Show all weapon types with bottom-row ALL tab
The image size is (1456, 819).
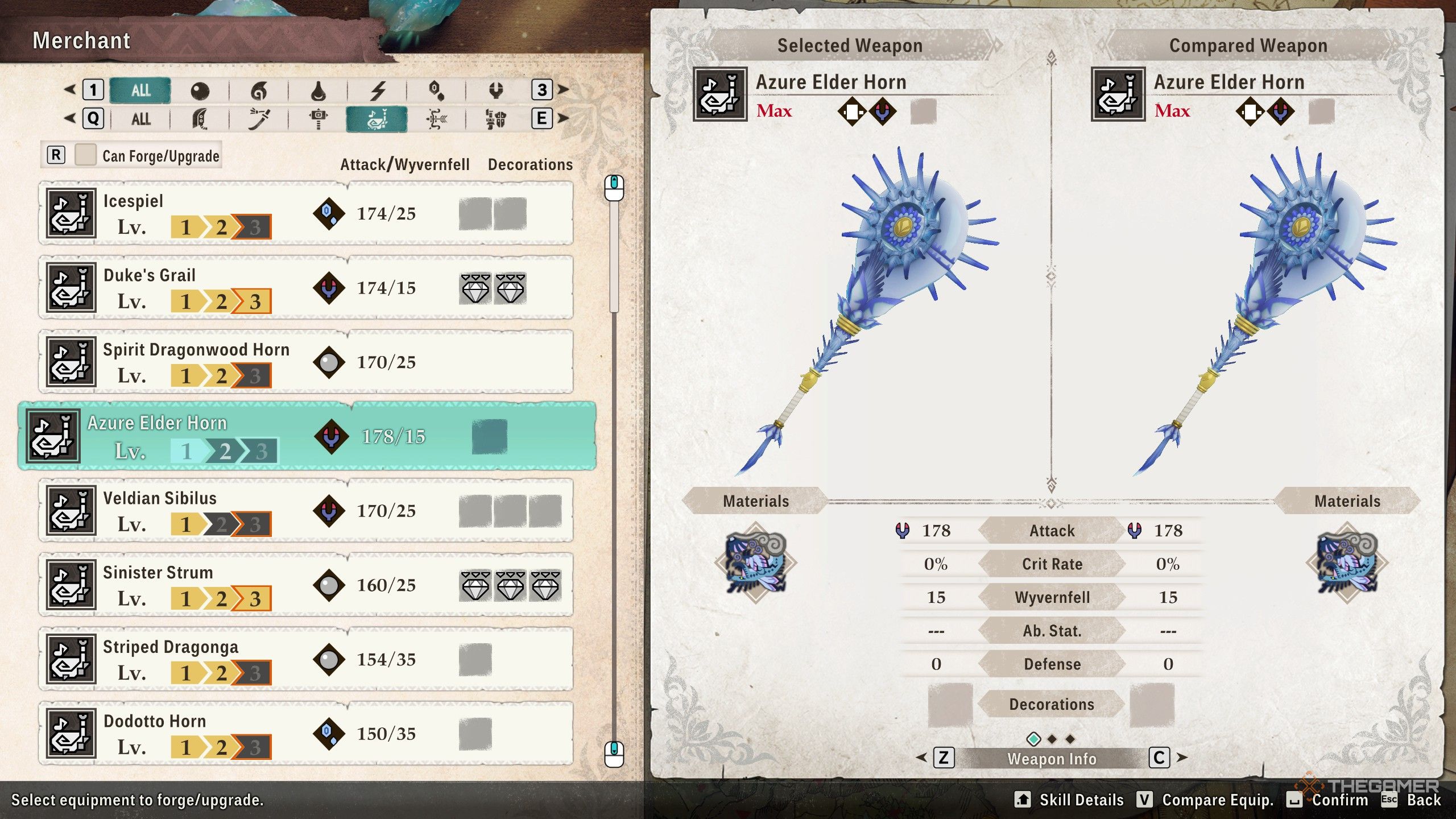click(140, 119)
